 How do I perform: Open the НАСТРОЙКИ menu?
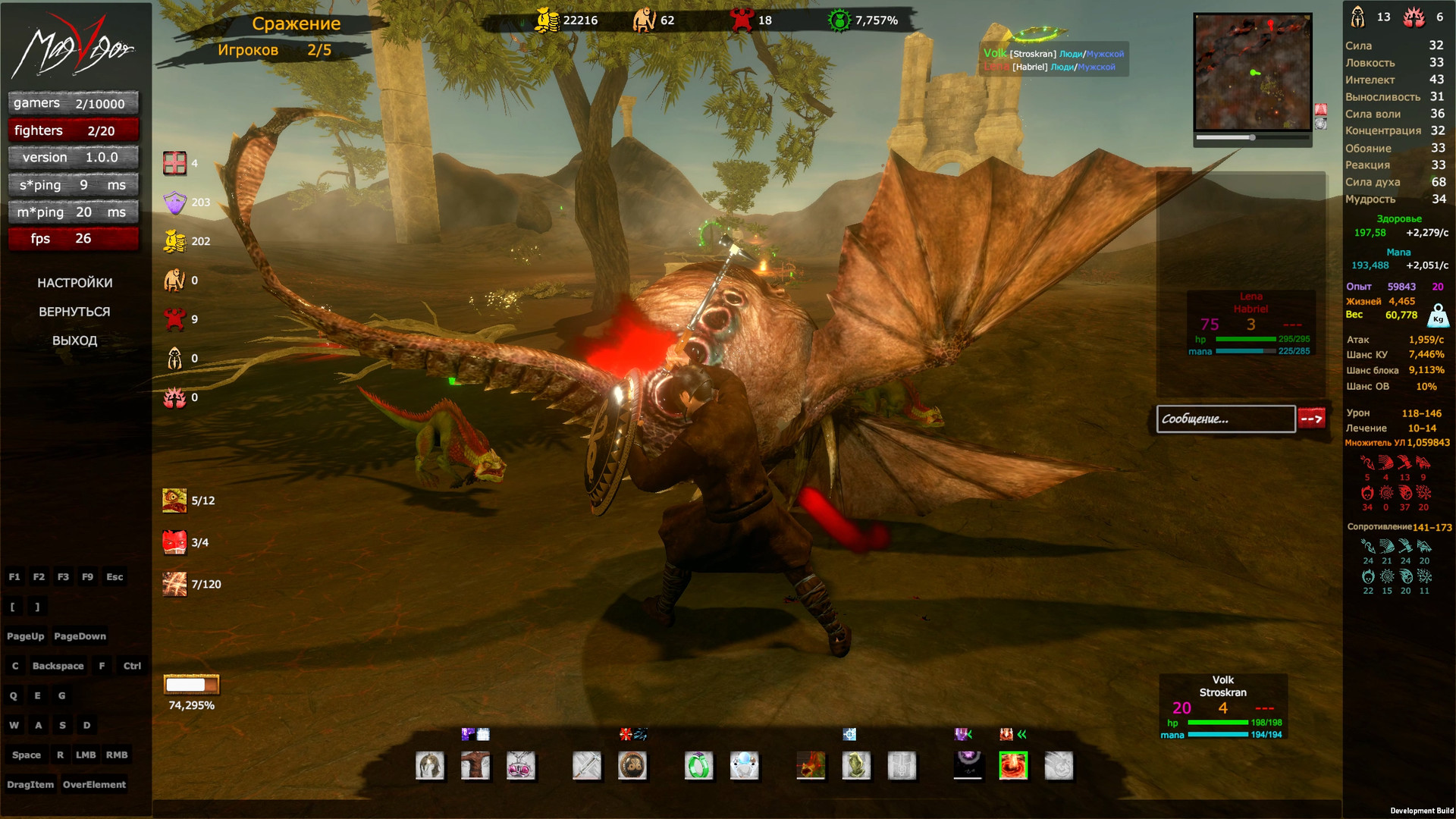coord(75,282)
